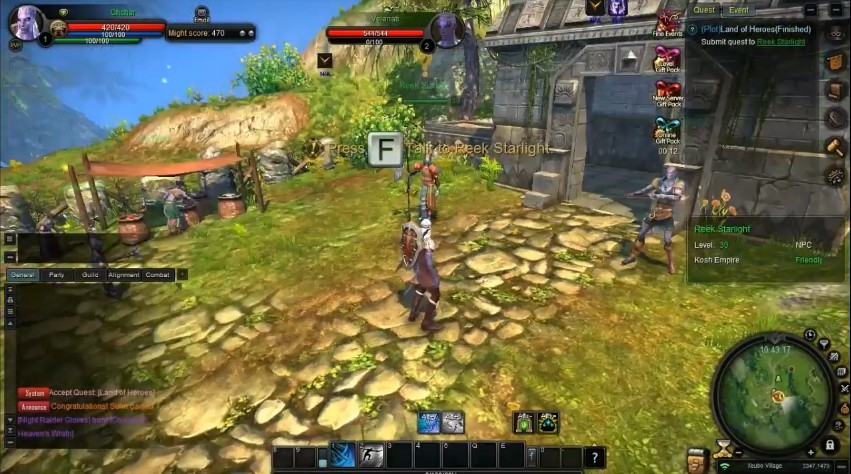The height and width of the screenshot is (474, 851).
Task: Activate the blue slash skill in slot 1
Action: pyautogui.click(x=343, y=456)
